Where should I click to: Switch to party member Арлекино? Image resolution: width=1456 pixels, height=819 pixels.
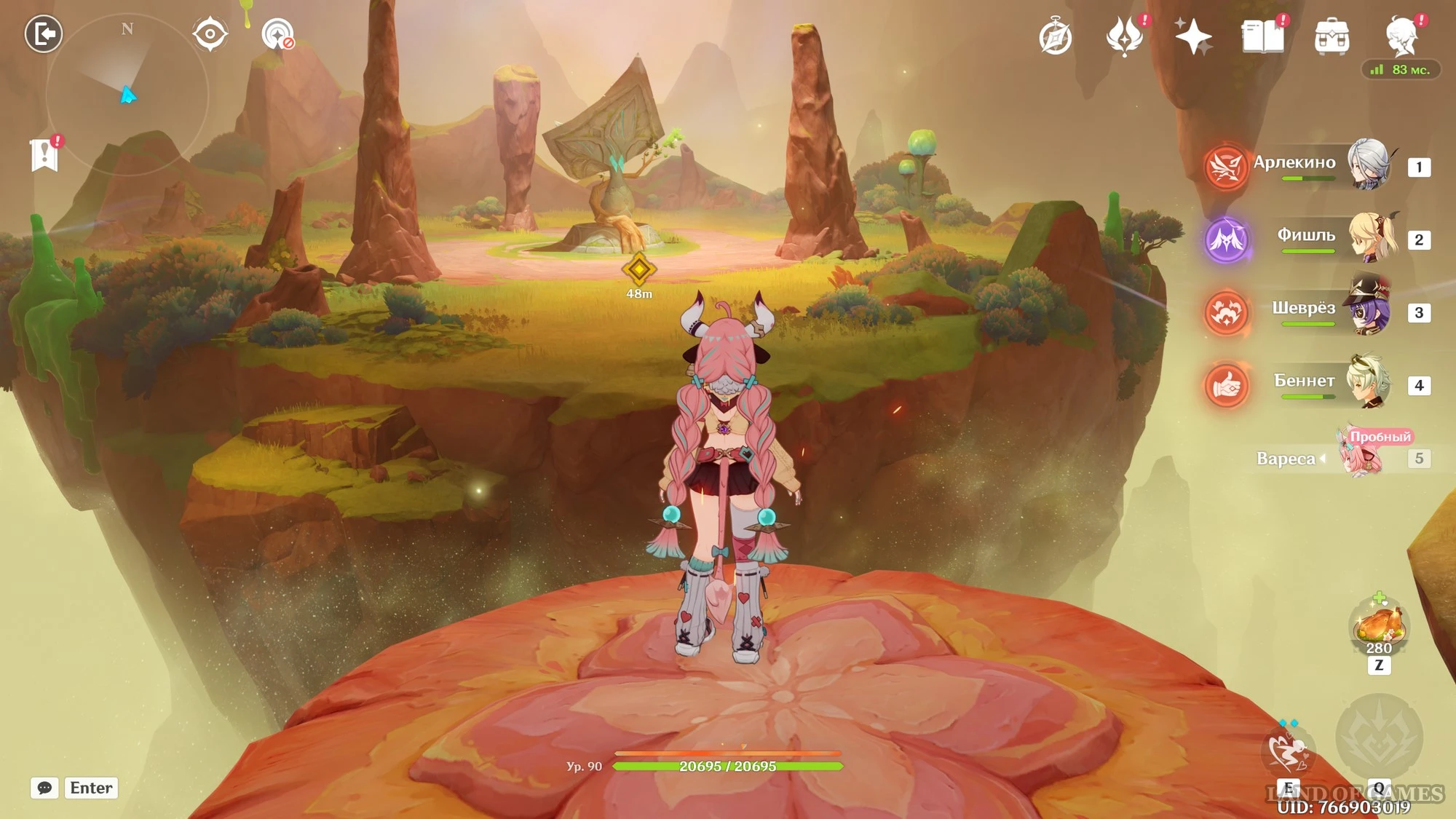point(1369,165)
